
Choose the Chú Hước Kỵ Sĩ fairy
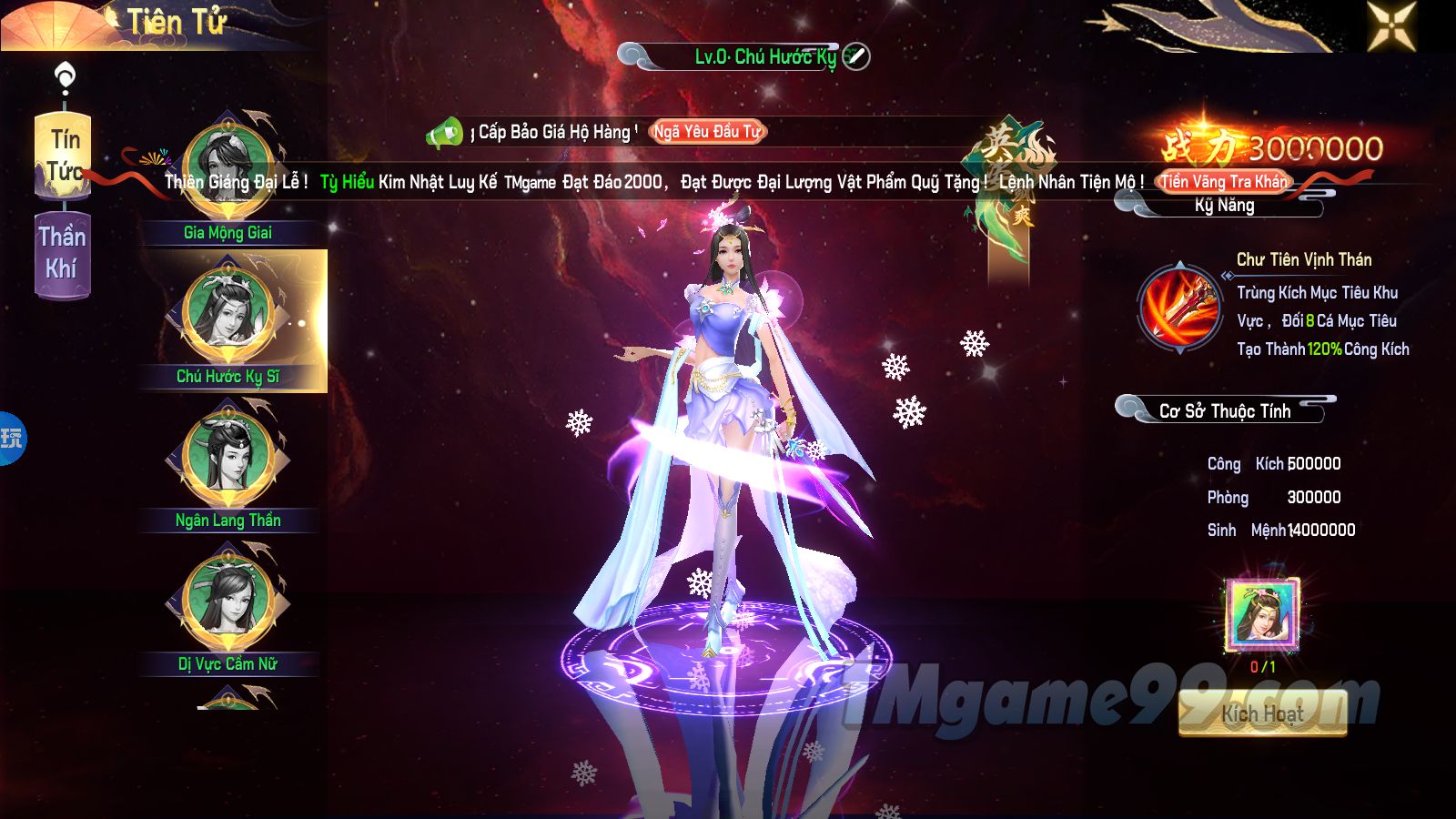[x=227, y=314]
